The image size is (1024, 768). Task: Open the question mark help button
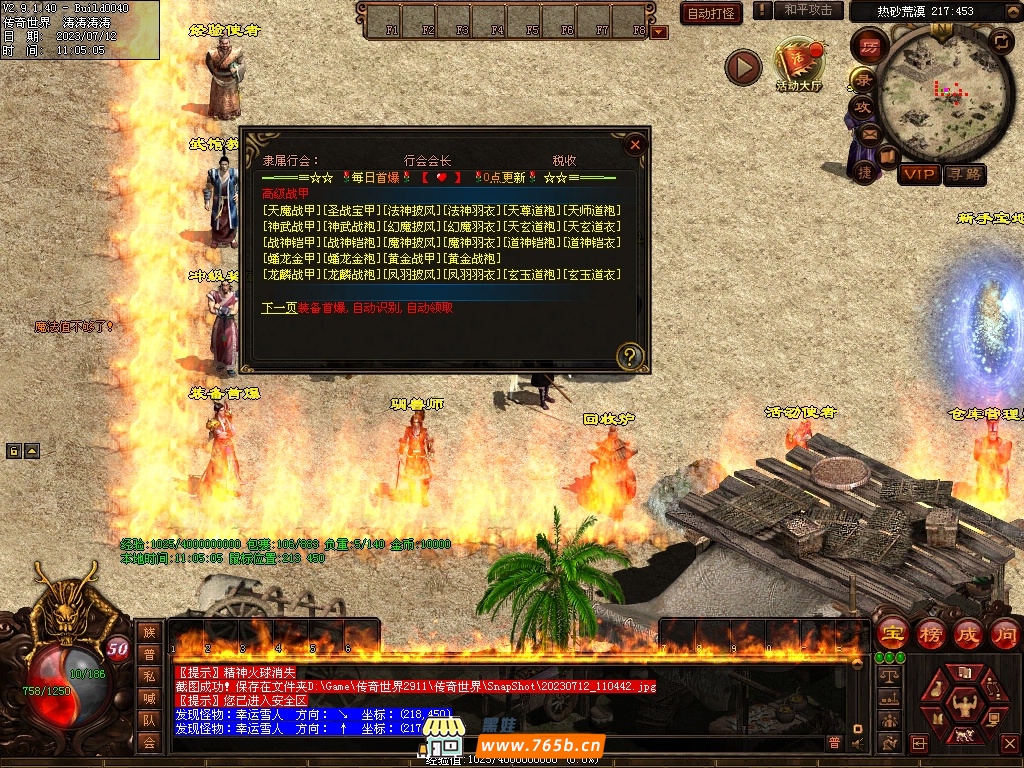[x=629, y=355]
